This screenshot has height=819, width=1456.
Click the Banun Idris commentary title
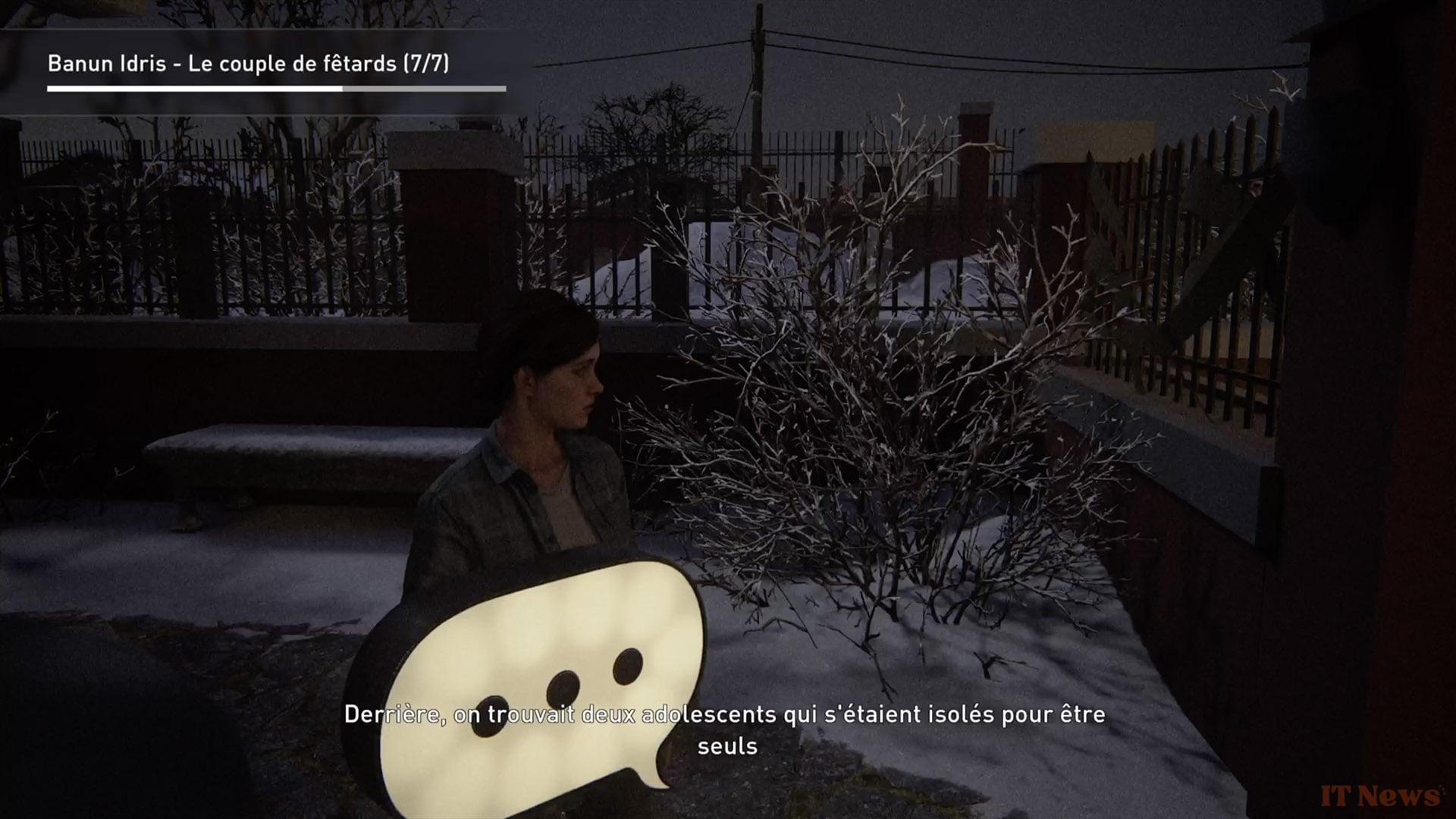248,64
